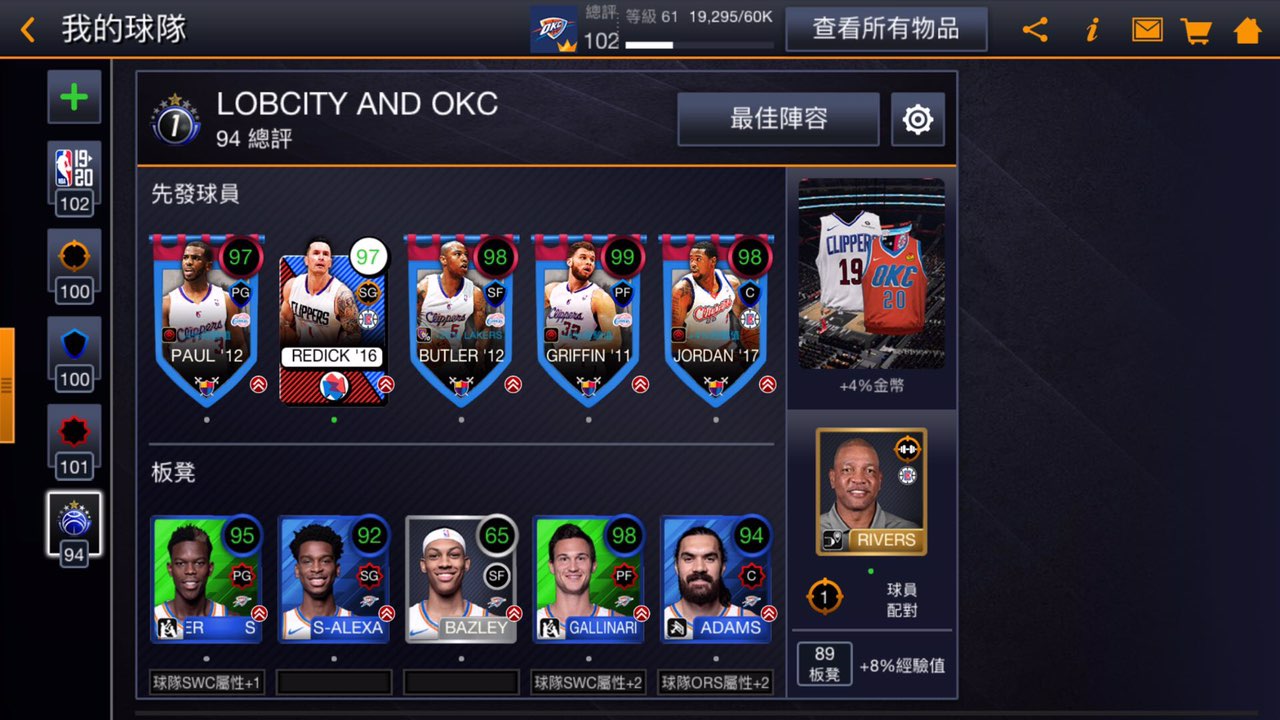Go back using the orange arrow

tap(28, 30)
